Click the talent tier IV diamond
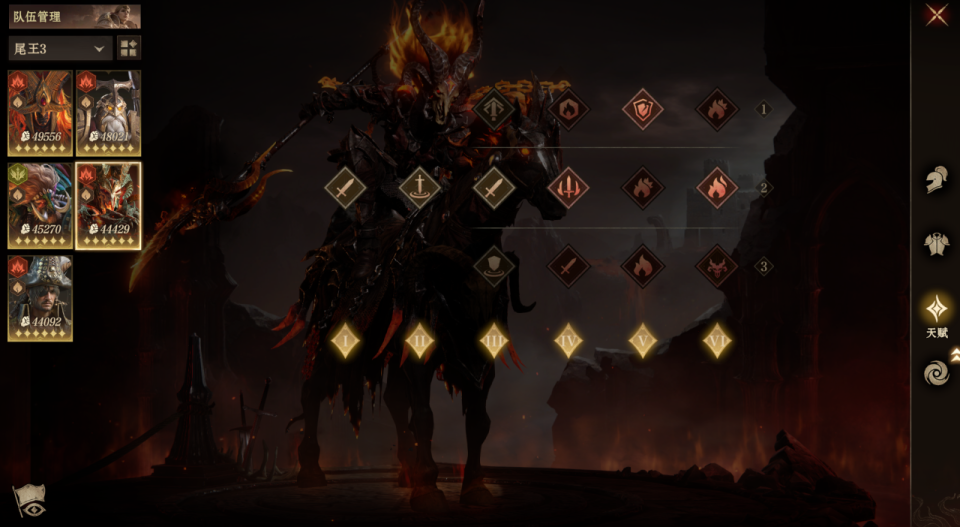This screenshot has height=527, width=960. pos(568,340)
